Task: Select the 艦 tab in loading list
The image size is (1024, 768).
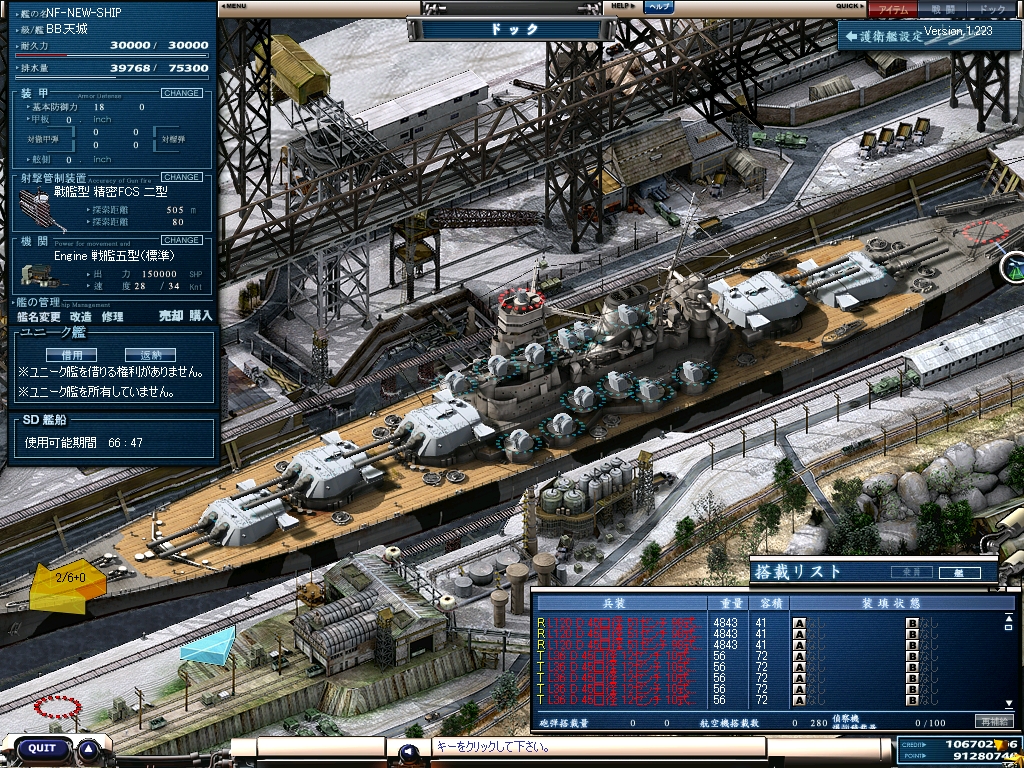Action: click(958, 573)
